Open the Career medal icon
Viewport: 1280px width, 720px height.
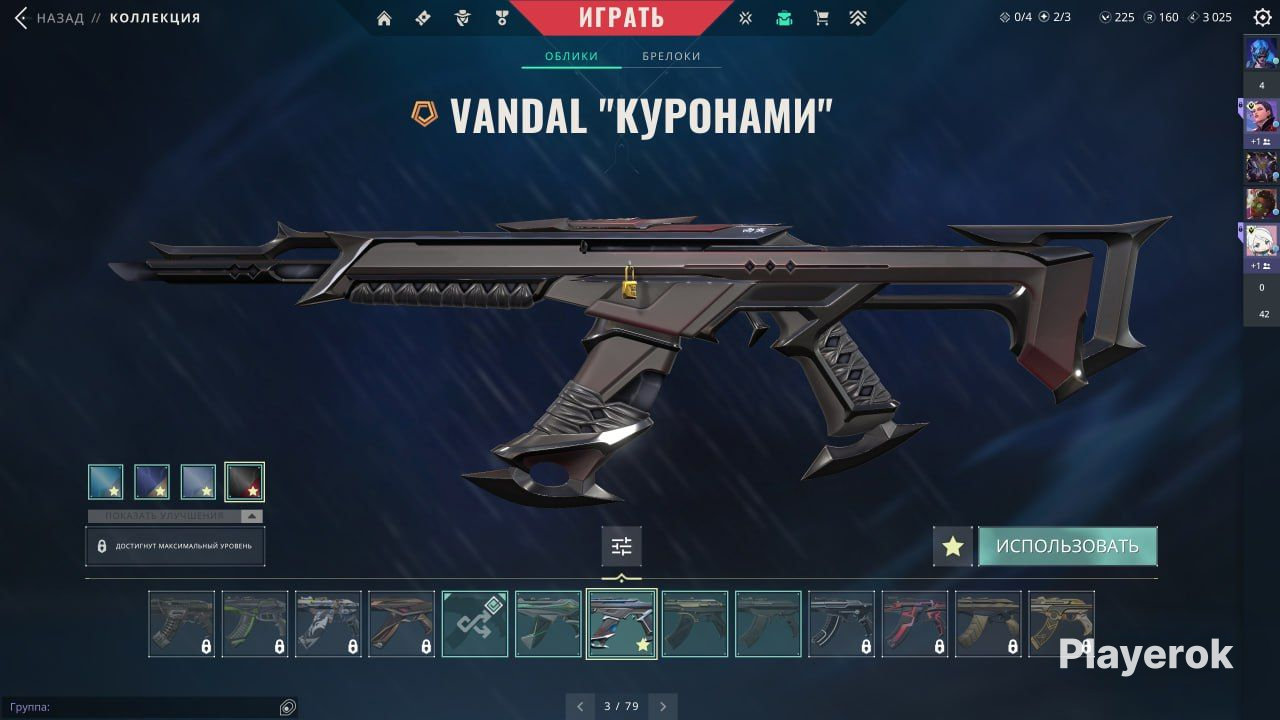tap(500, 17)
